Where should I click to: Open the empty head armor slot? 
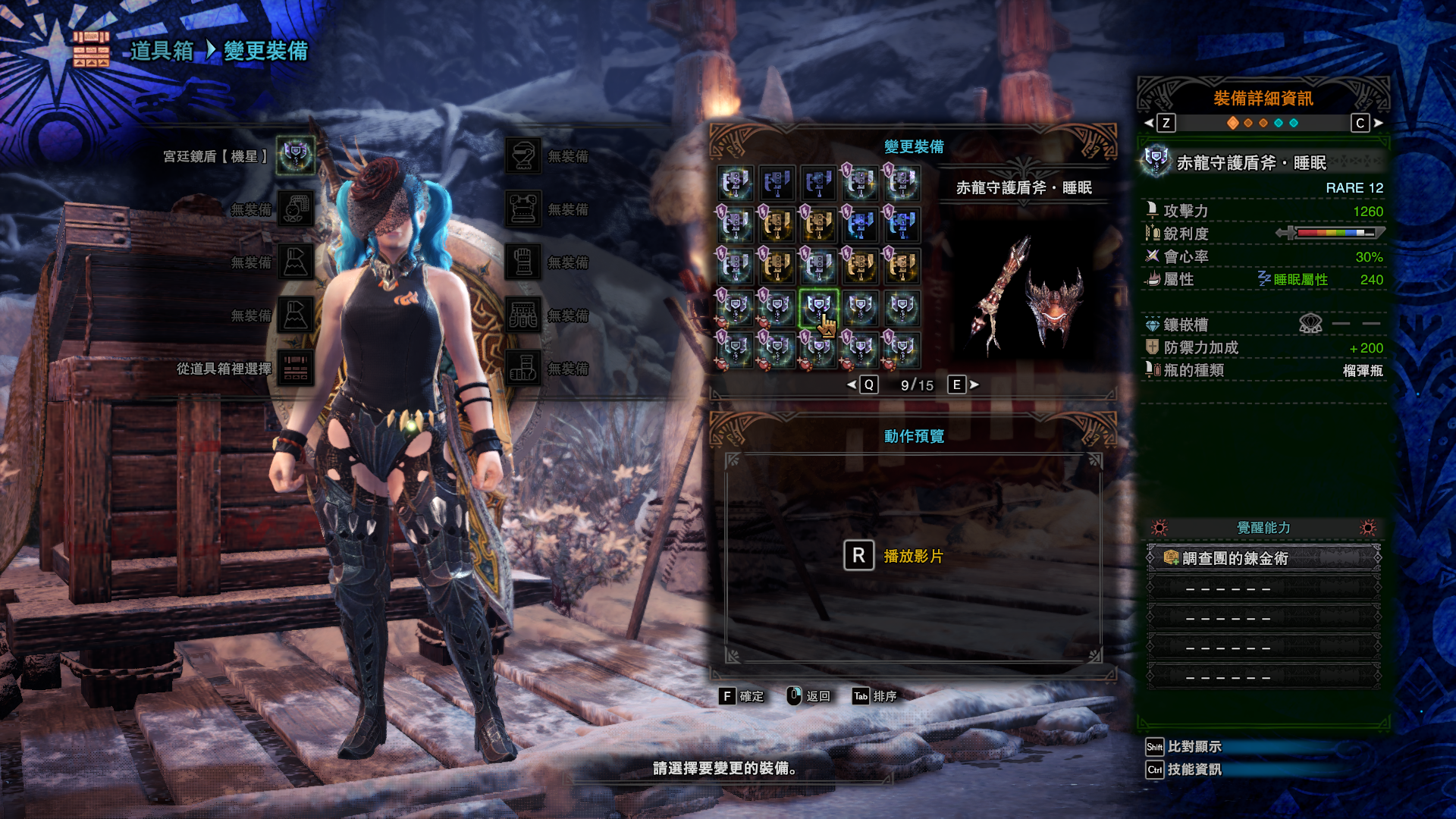pos(524,155)
